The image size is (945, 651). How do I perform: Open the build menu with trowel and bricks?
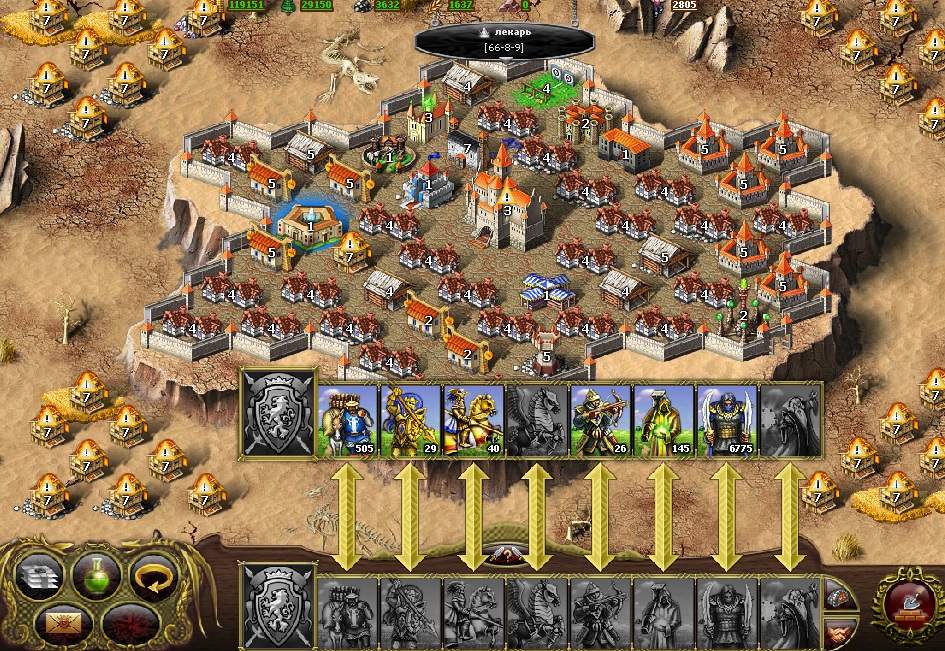coord(907,603)
